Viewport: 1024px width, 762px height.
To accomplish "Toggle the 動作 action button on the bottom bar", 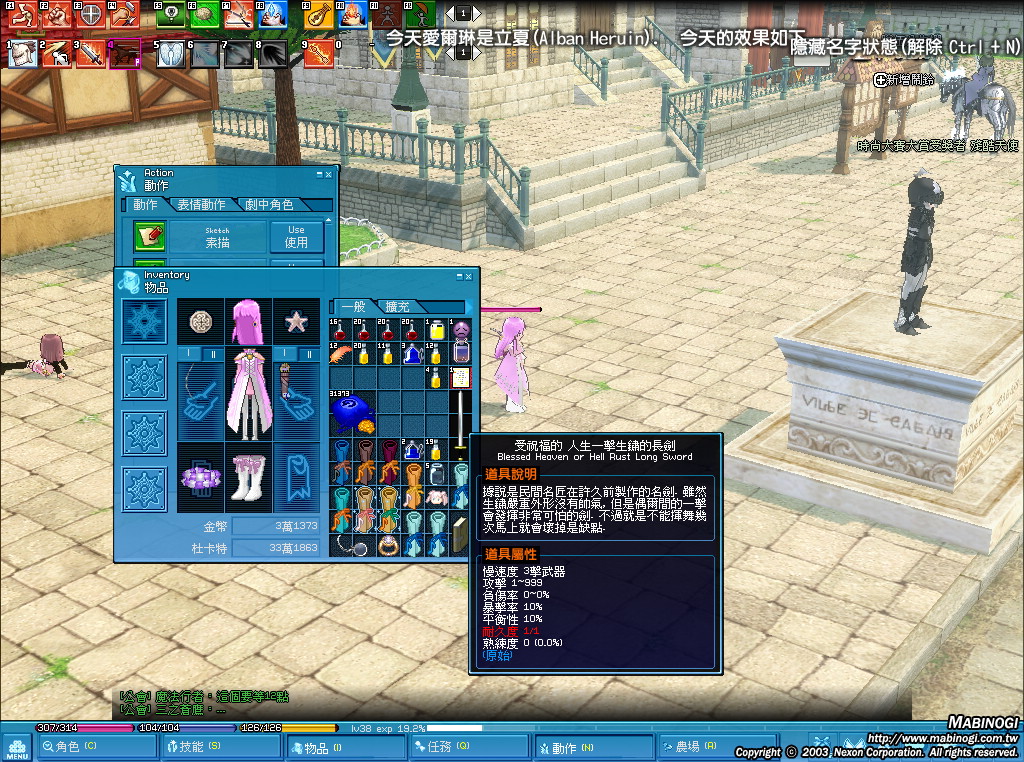I will 571,746.
